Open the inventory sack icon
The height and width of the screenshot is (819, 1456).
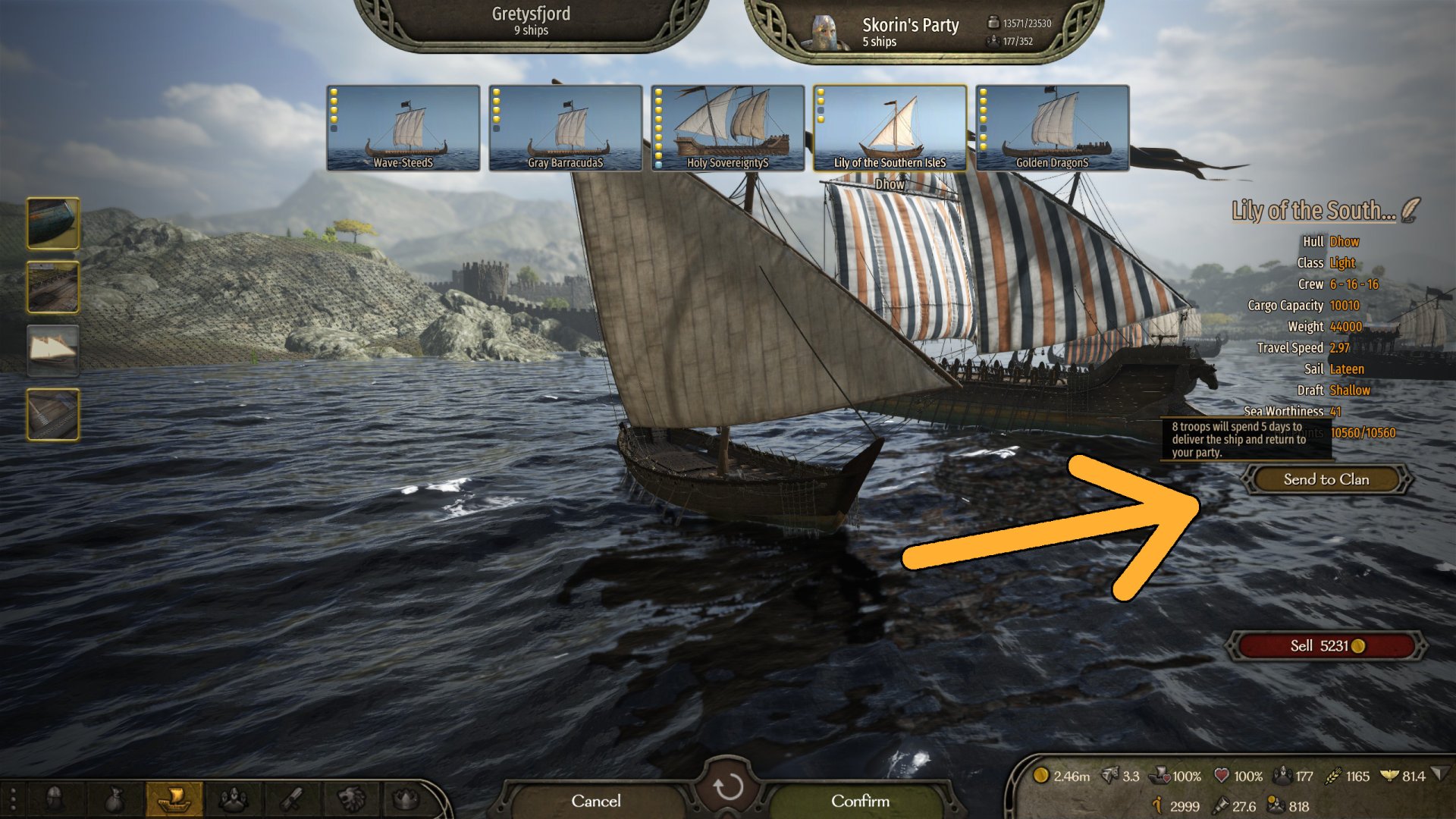tap(114, 799)
